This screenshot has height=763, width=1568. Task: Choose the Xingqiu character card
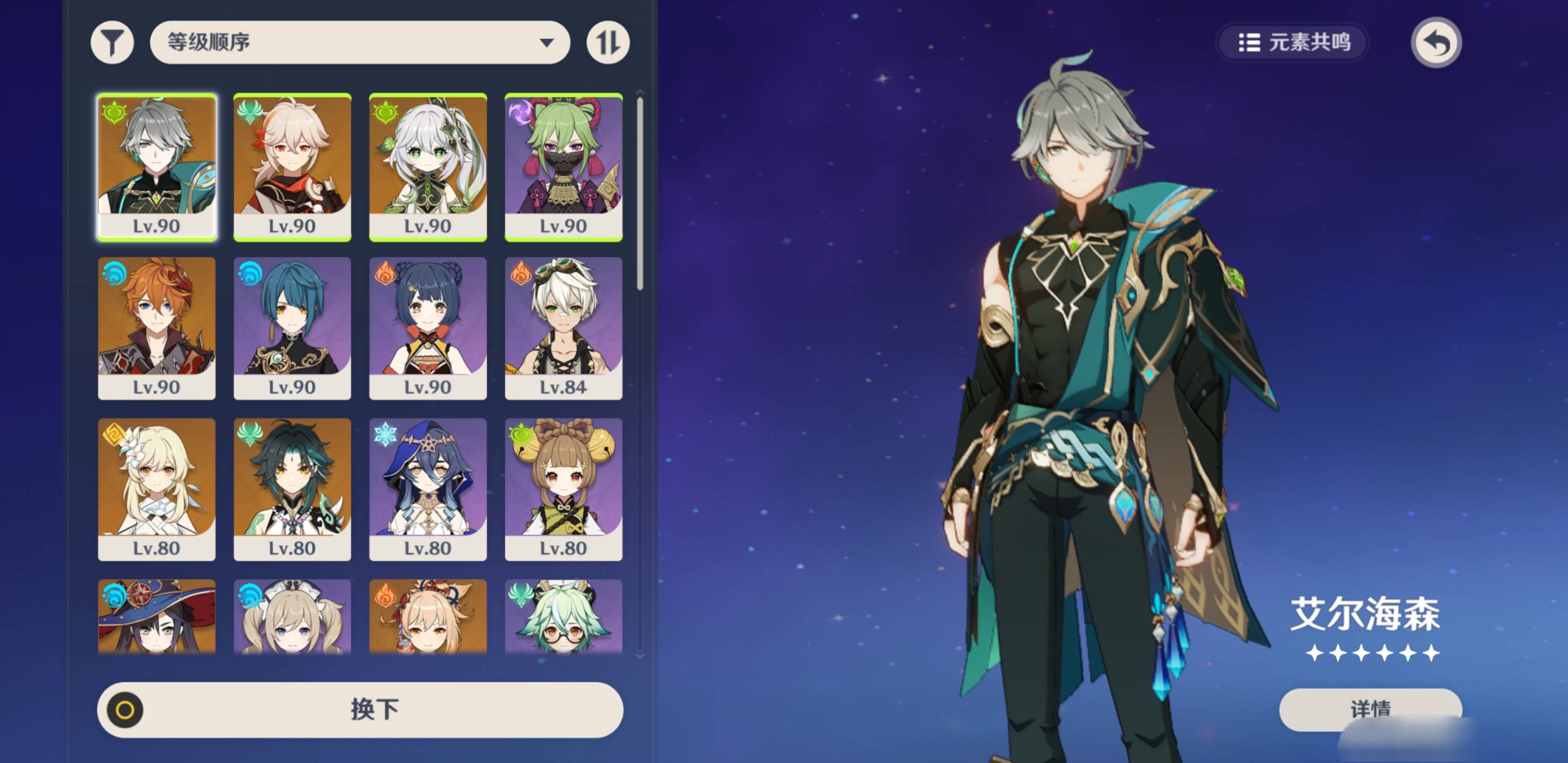[292, 327]
